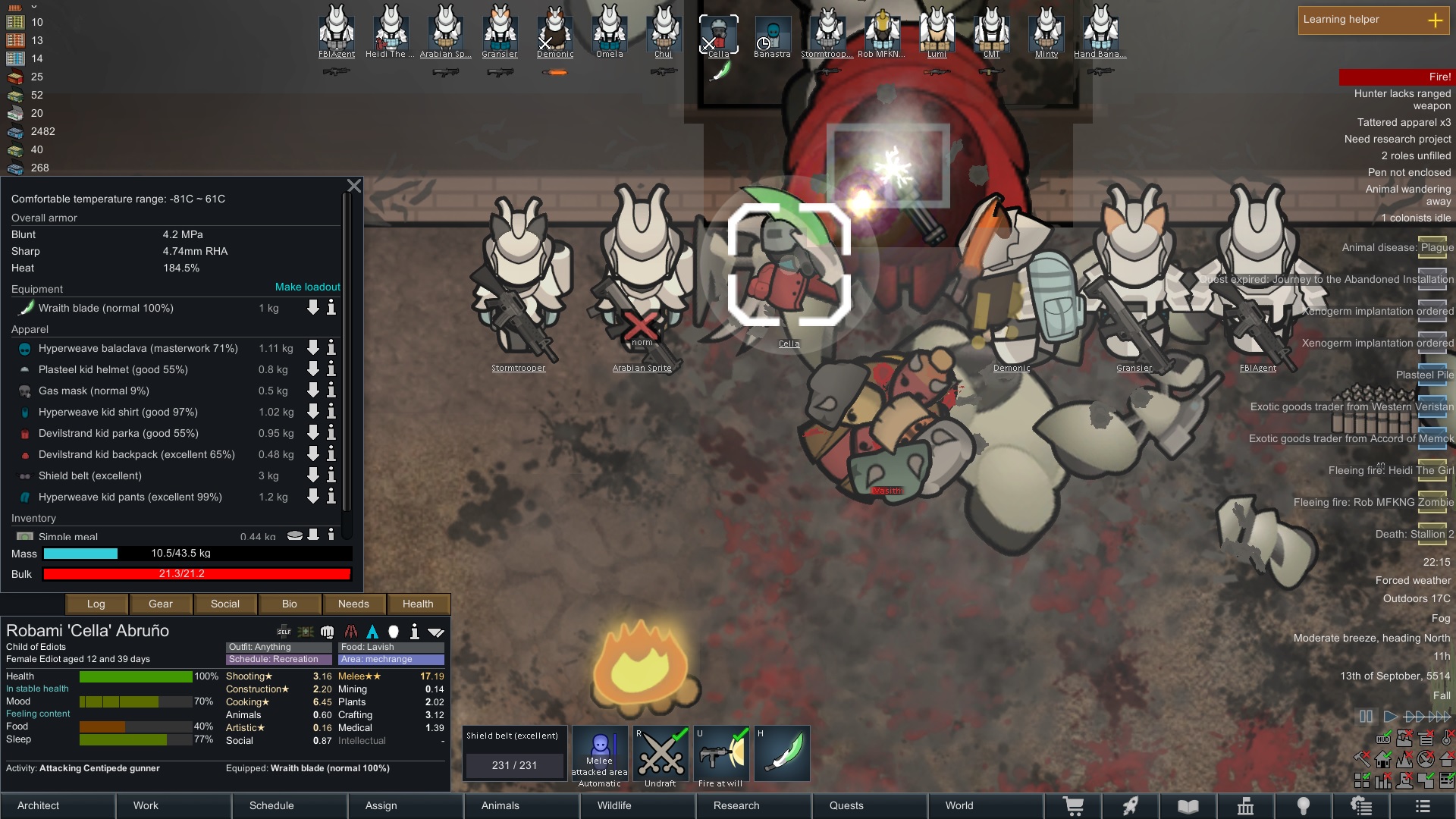The width and height of the screenshot is (1456, 819).
Task: Show info for Shield belt
Action: (x=331, y=475)
